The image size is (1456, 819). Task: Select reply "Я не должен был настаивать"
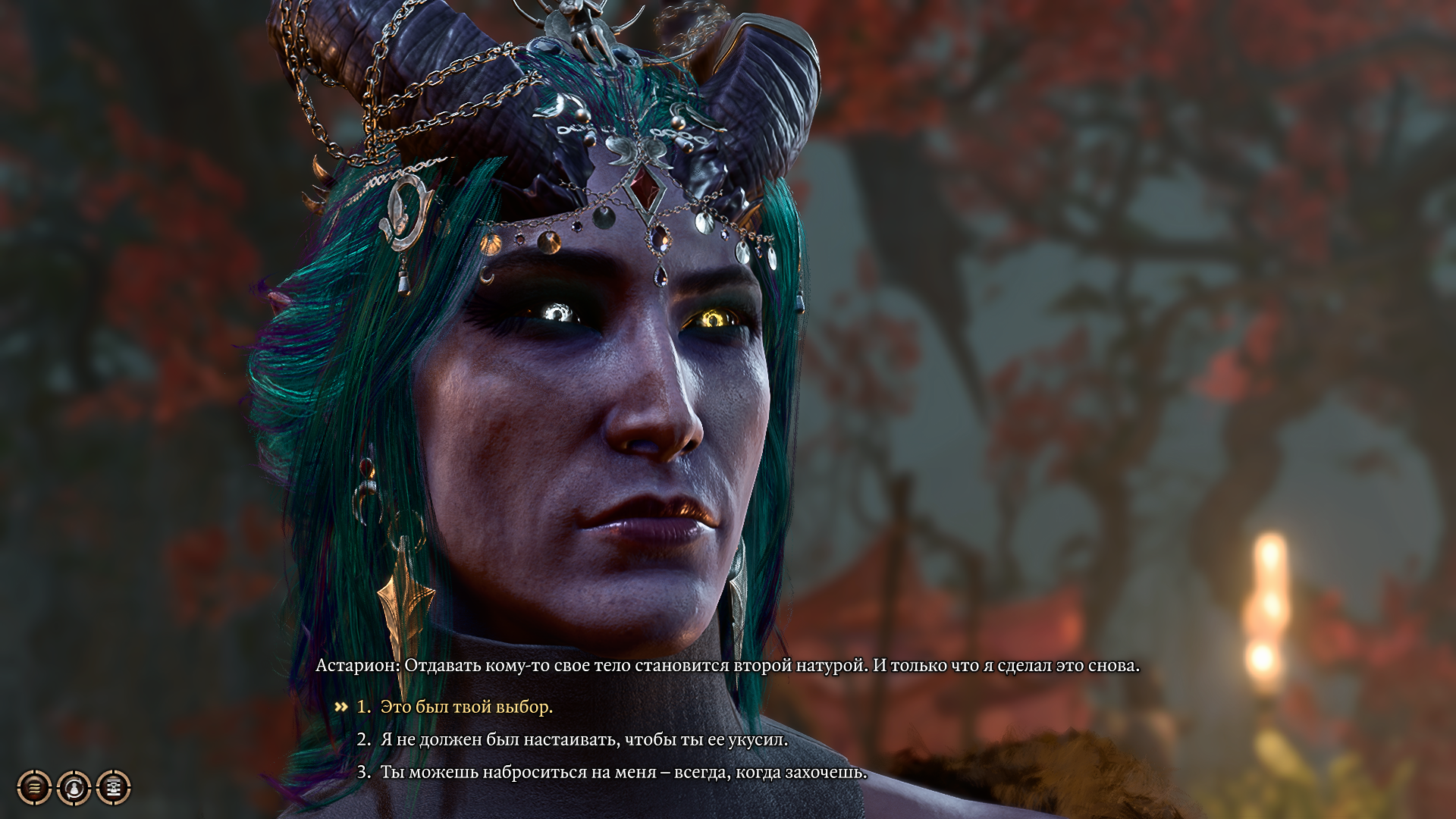click(584, 739)
